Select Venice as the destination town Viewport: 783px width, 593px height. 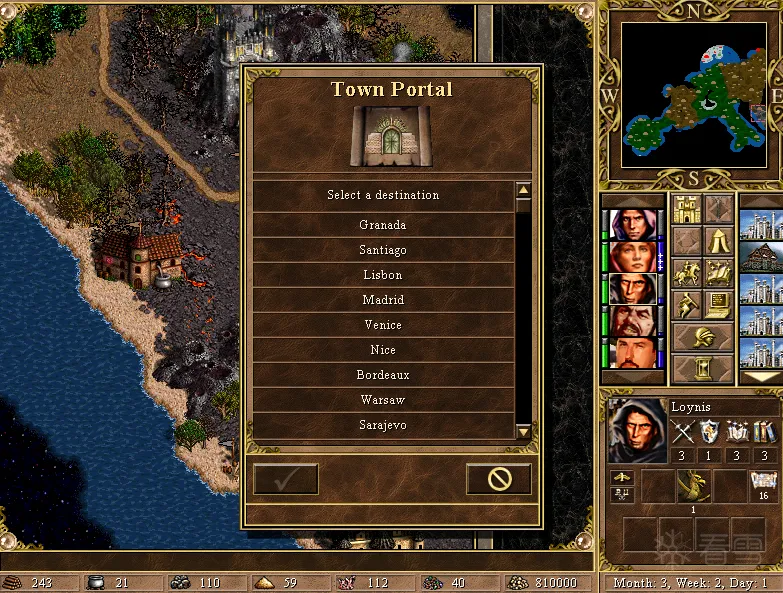click(382, 325)
